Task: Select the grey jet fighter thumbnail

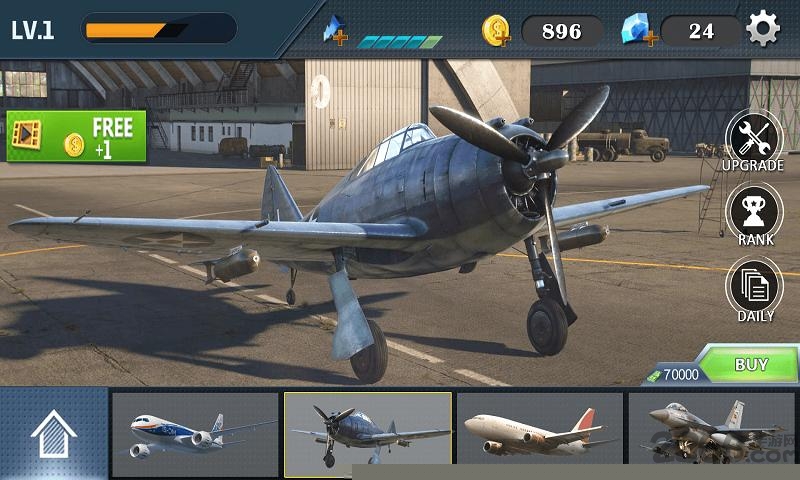Action: [712, 435]
